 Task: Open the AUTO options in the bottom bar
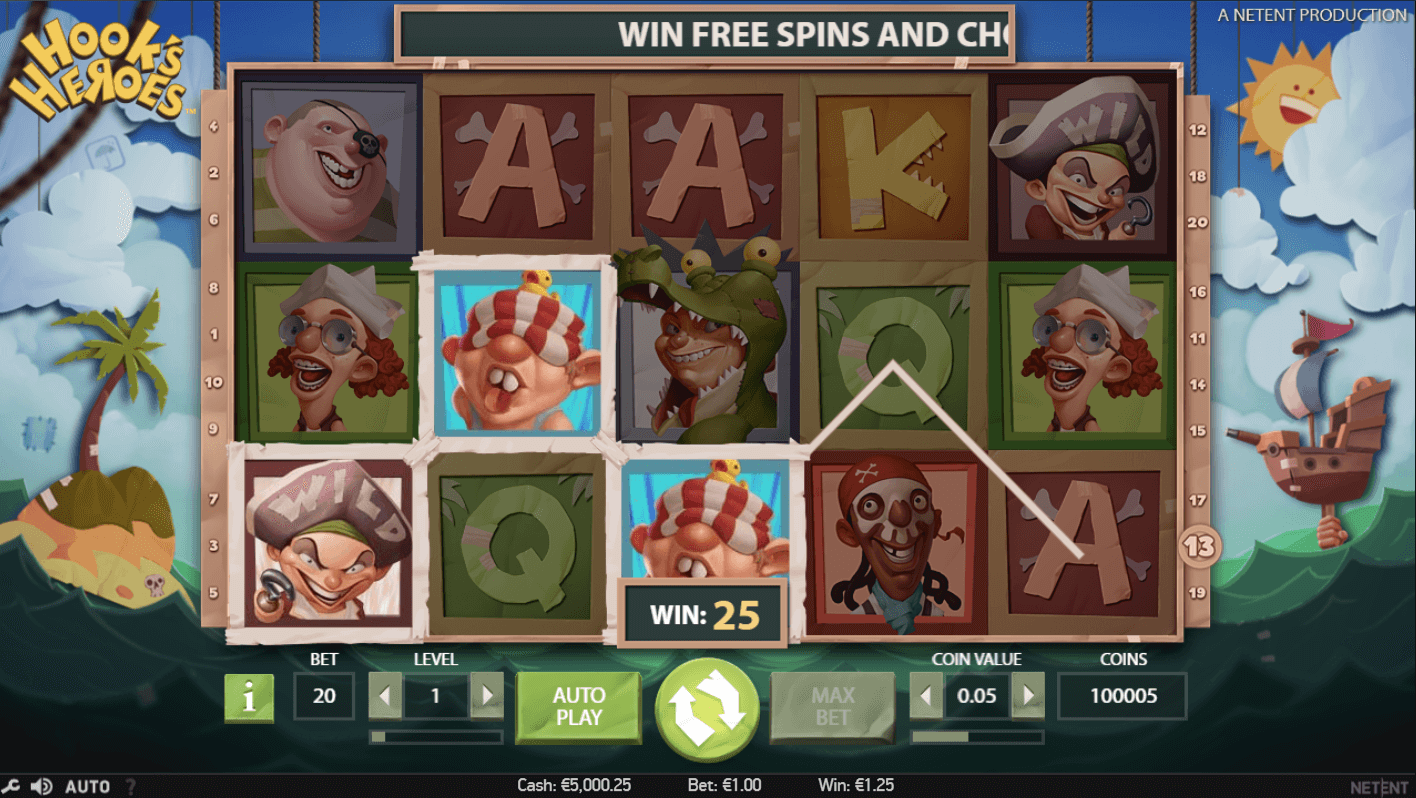87,786
